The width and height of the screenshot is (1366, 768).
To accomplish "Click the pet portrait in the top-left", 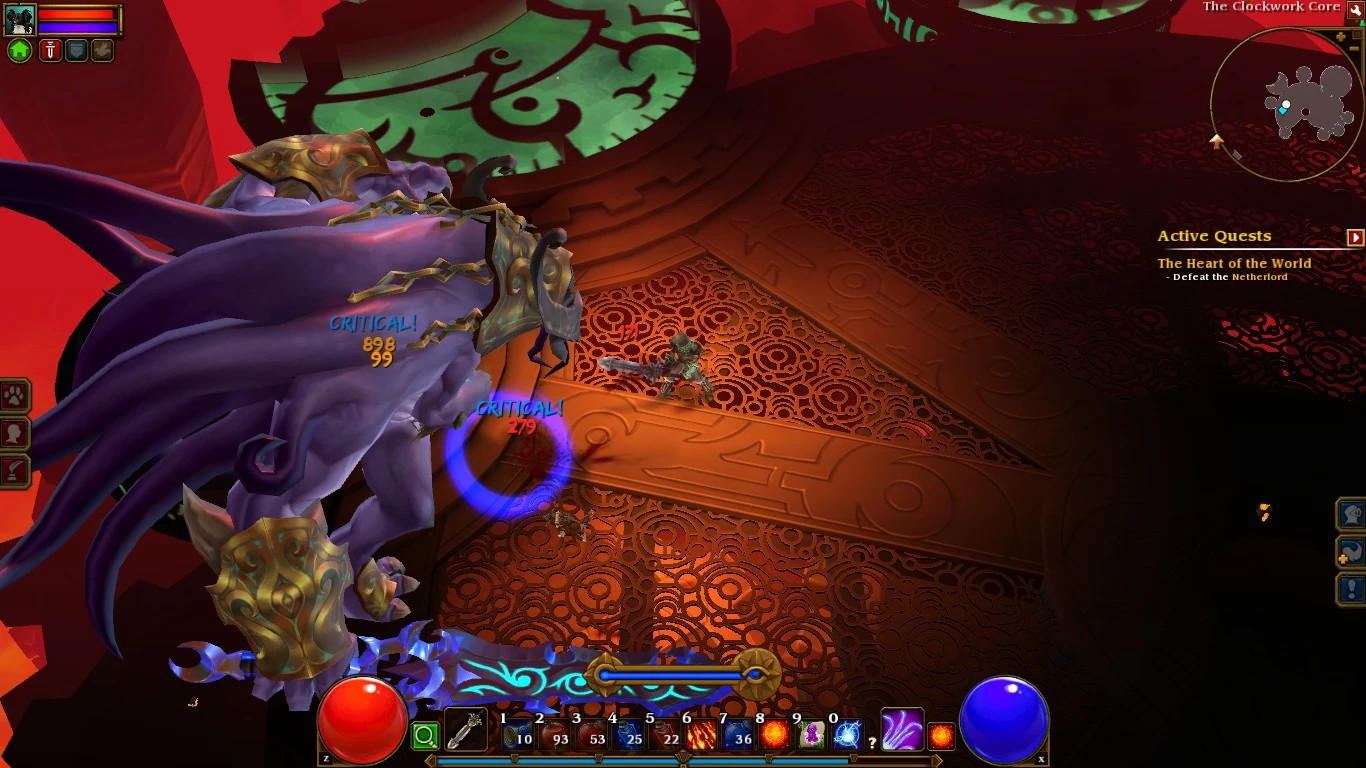I will coord(20,18).
